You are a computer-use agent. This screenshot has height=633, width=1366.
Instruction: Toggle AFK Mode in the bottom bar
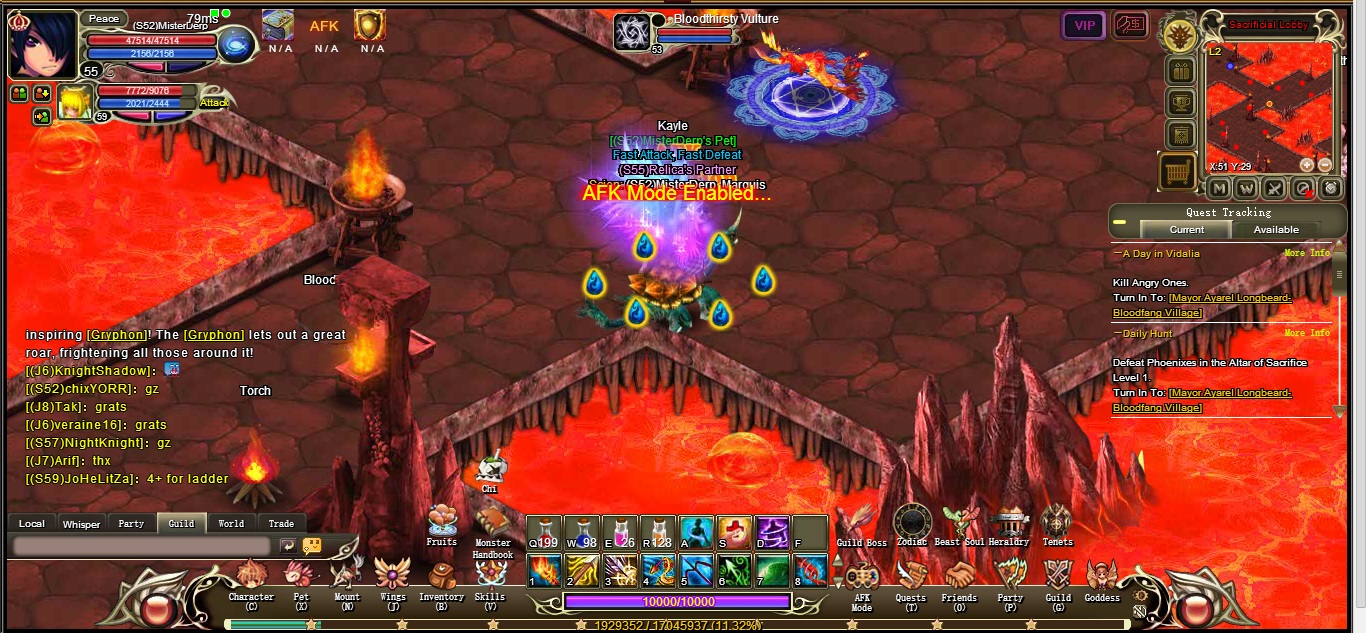[x=861, y=579]
